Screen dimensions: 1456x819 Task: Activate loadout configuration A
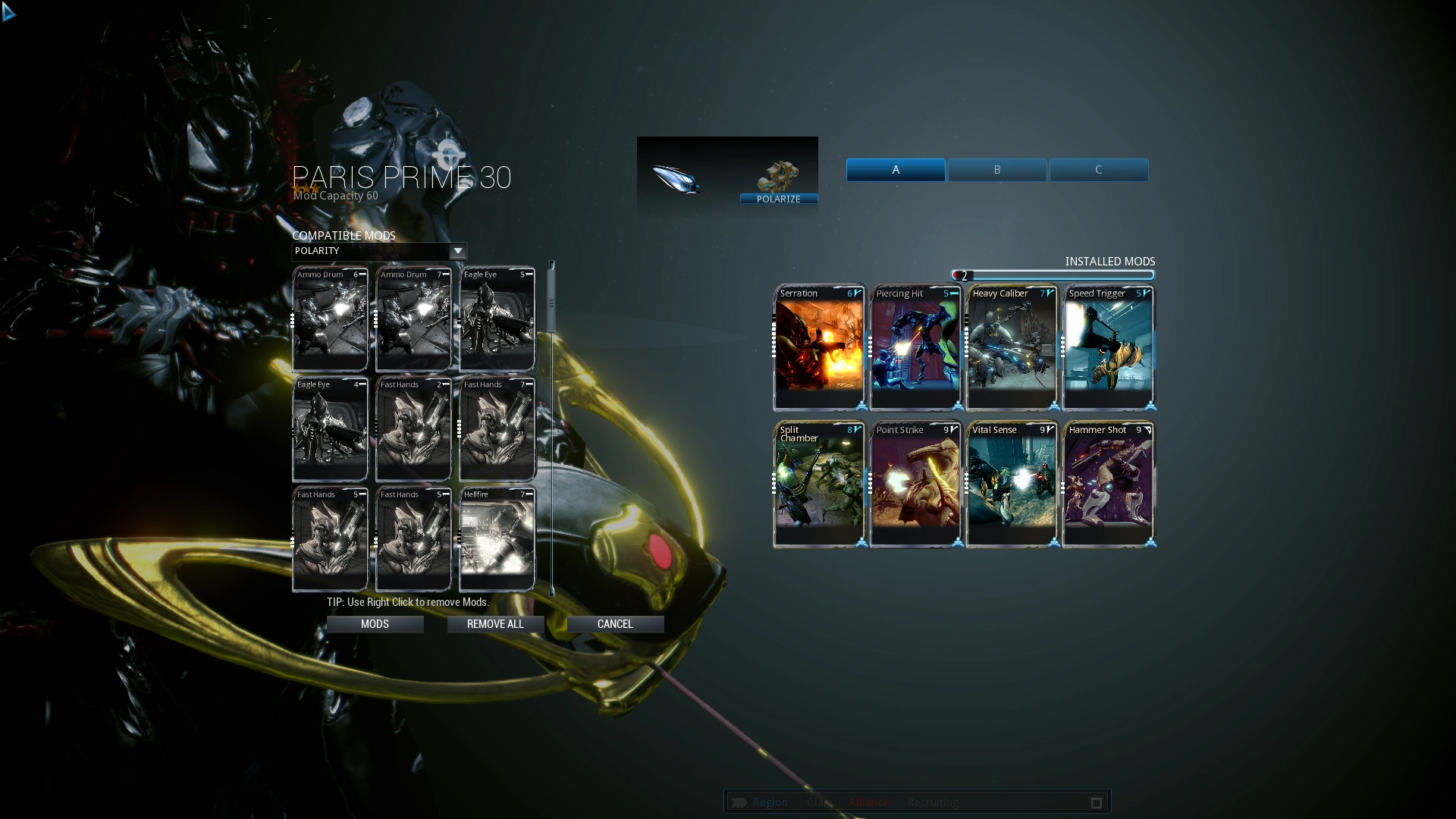[x=896, y=170]
